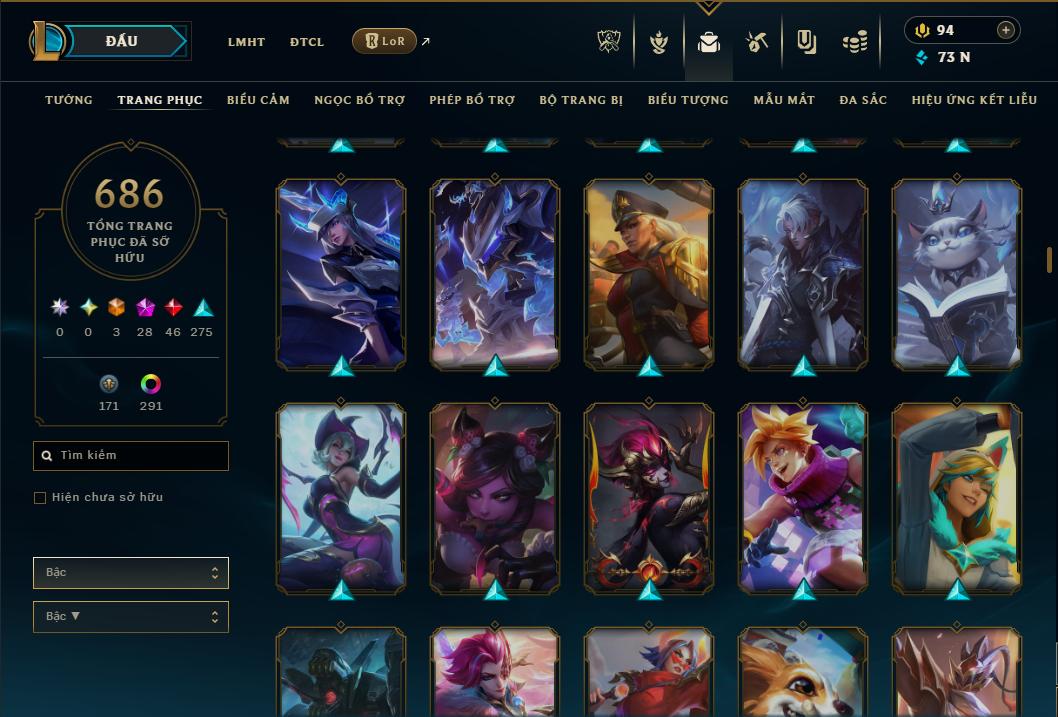Open the LMHT home tab
Viewport: 1058px width, 717px height.
246,42
